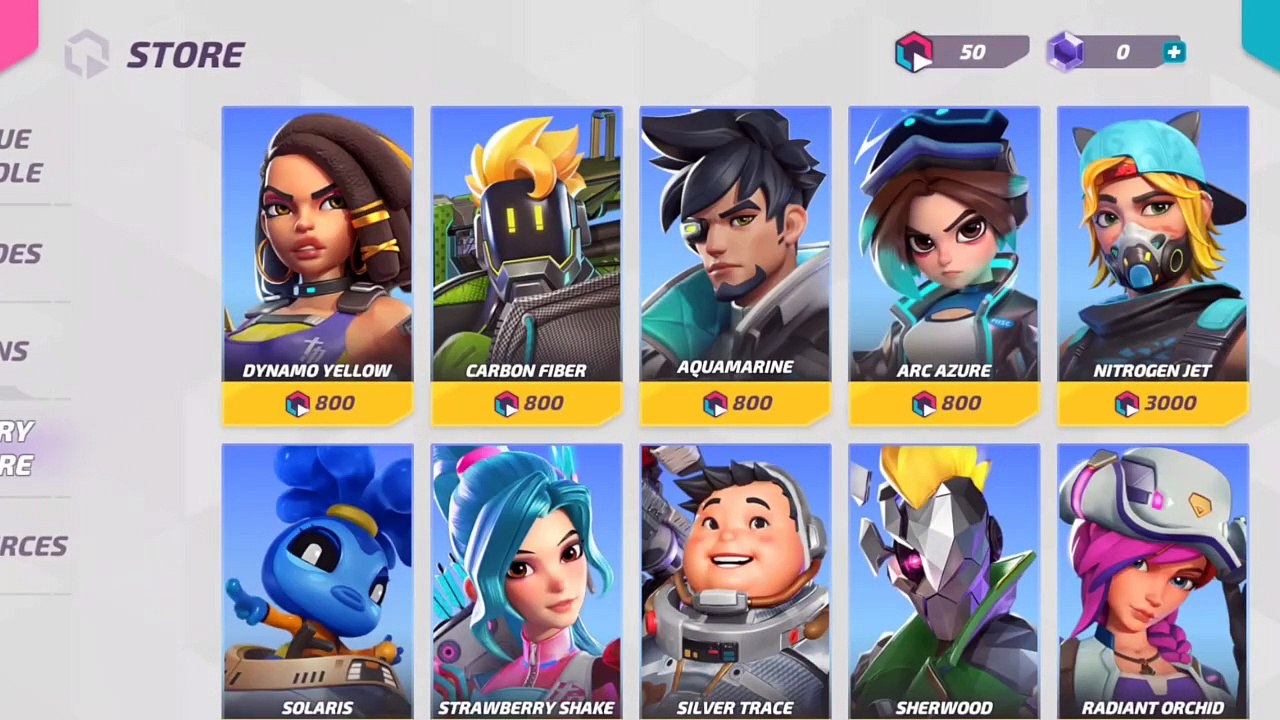Switch to the category ending in 'DES'
This screenshot has width=1280, height=720.
(22, 254)
